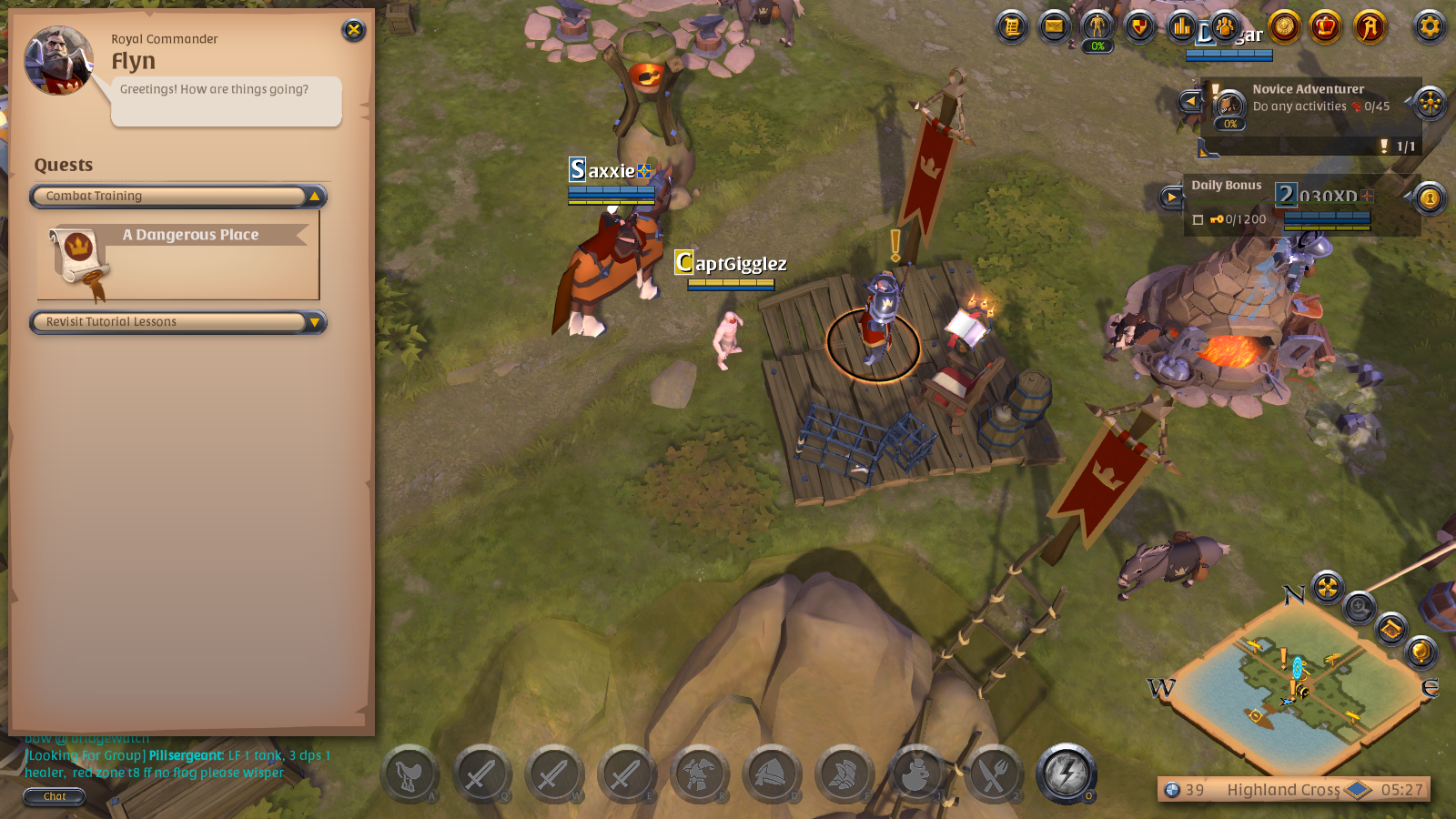This screenshot has height=819, width=1456.
Task: Open the gold coin marketplace icon
Action: point(1282,27)
